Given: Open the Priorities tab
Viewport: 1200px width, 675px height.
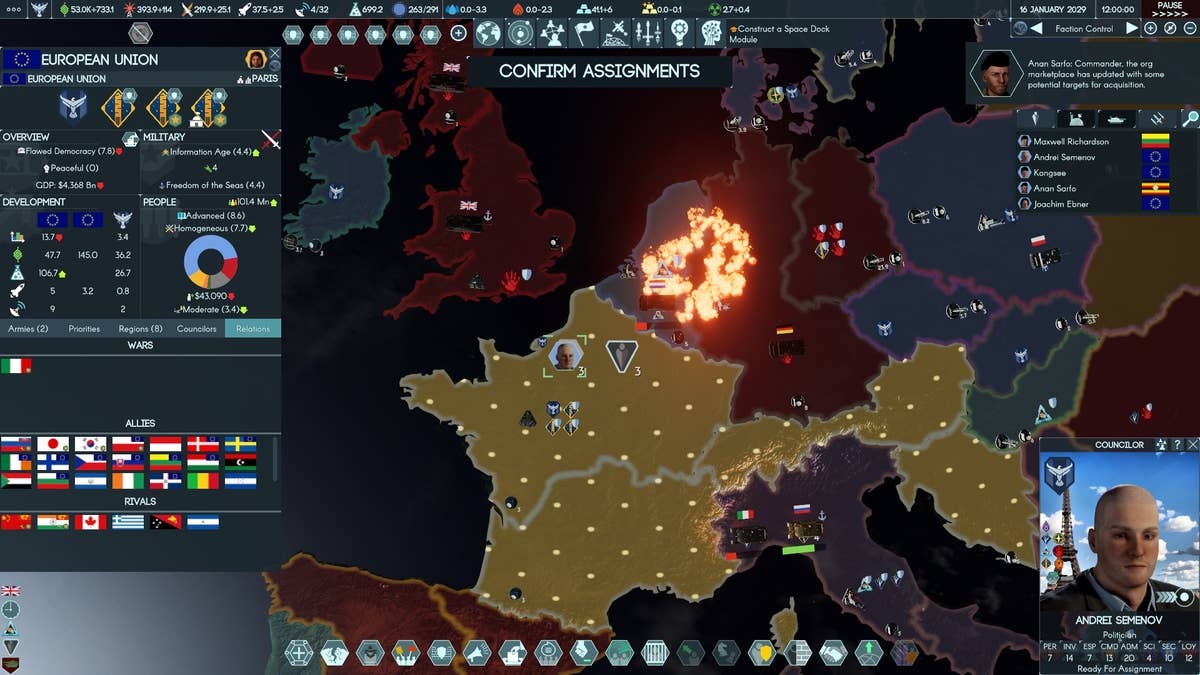Looking at the screenshot, I should tap(84, 328).
